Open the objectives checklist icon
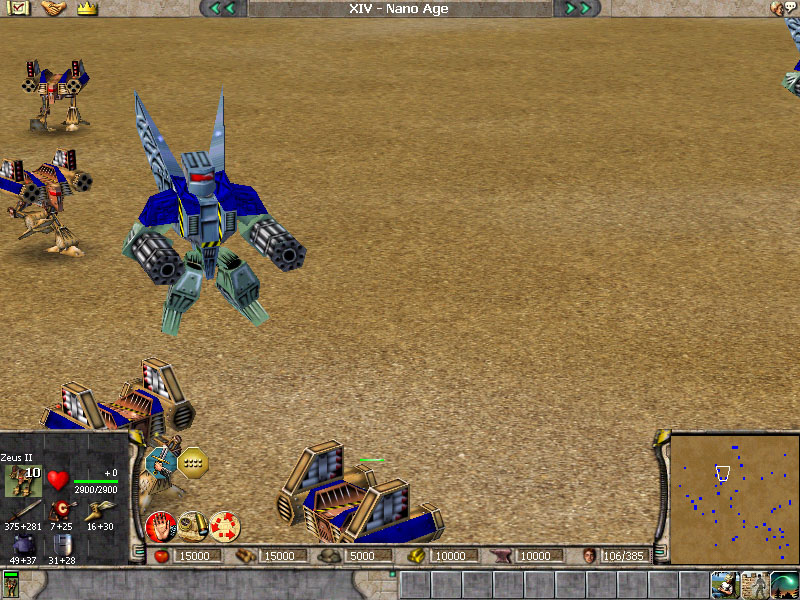This screenshot has width=800, height=600. [x=20, y=8]
